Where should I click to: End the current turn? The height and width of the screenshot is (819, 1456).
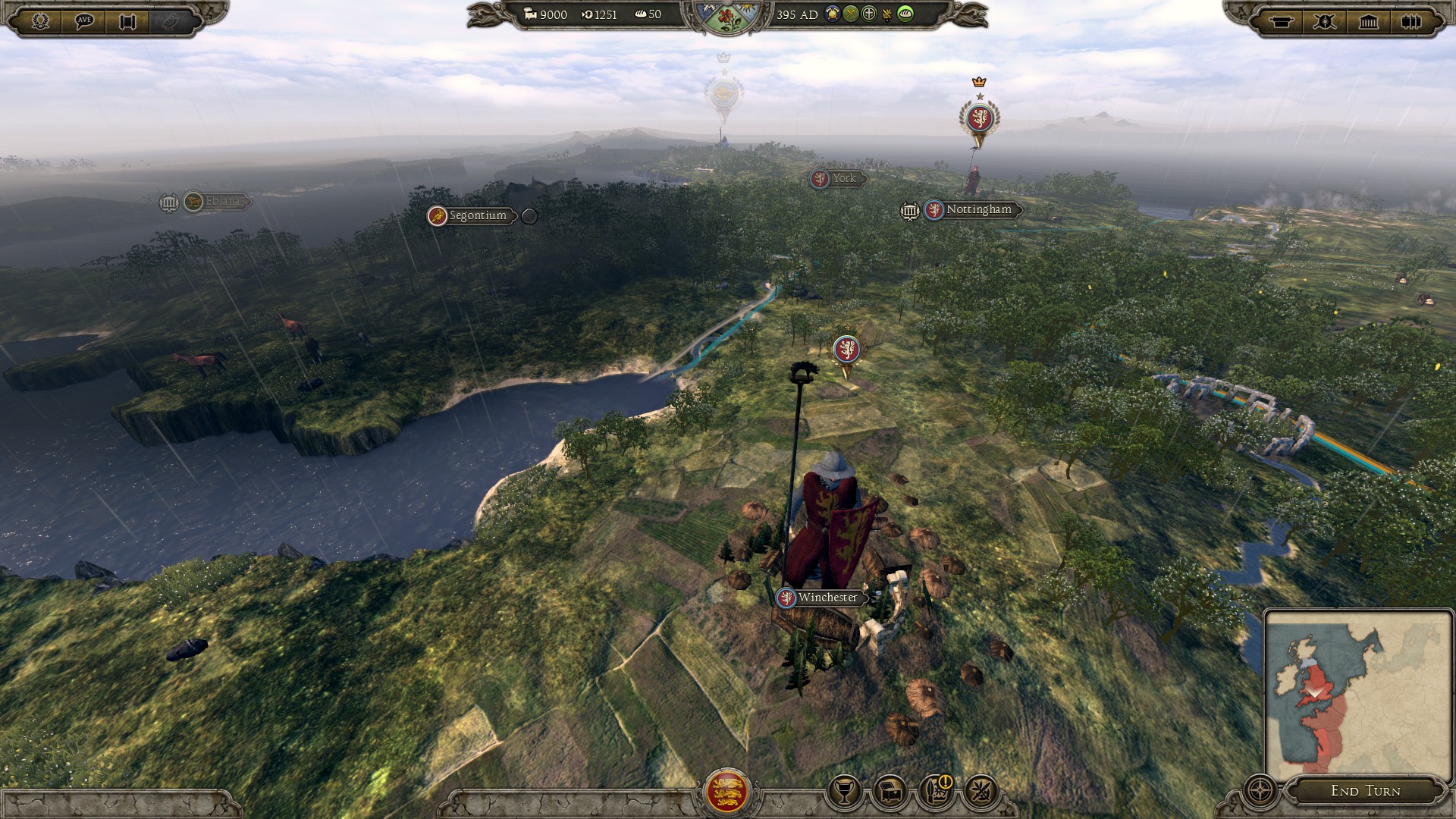tap(1365, 791)
